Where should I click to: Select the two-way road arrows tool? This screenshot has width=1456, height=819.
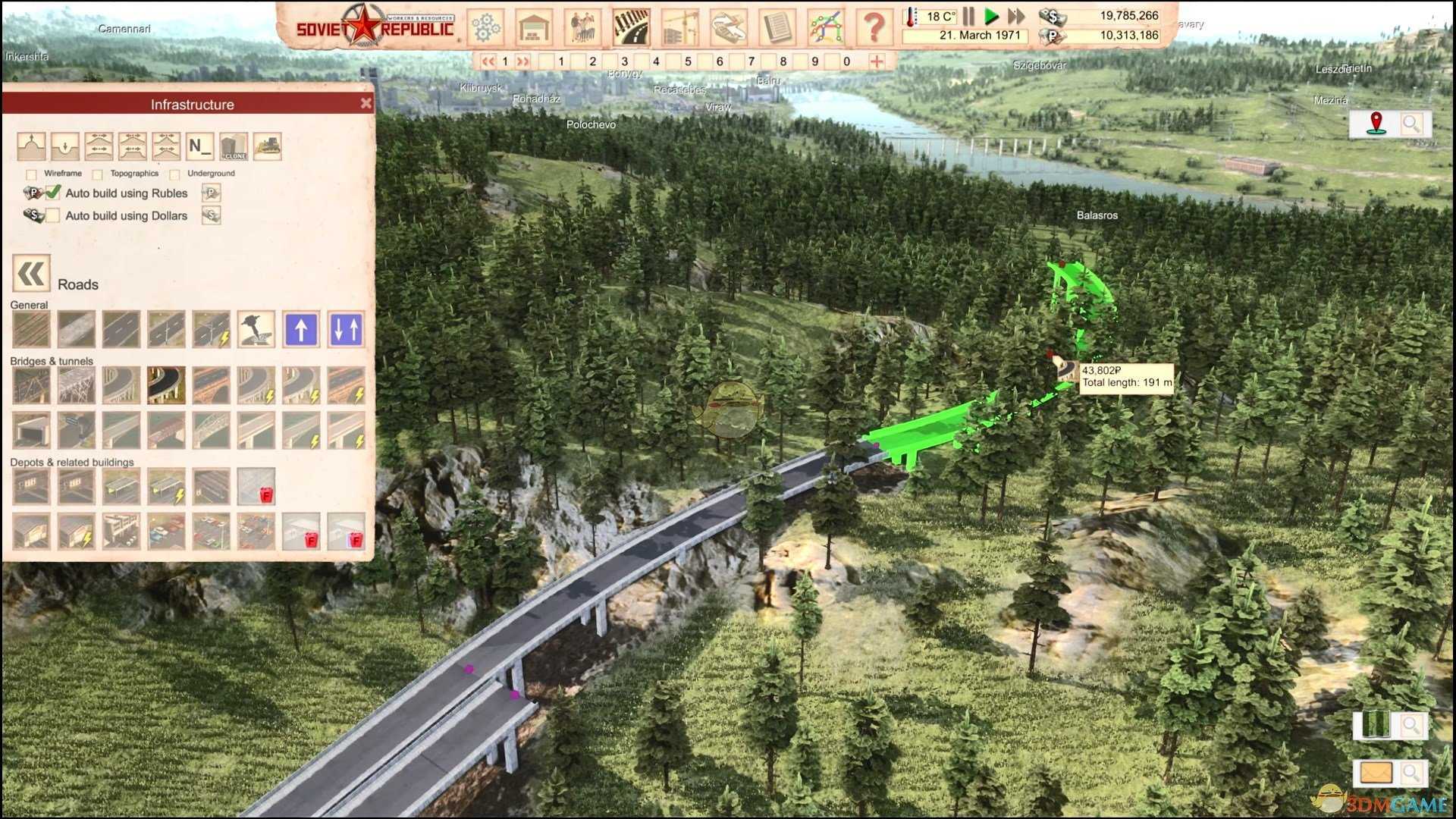click(347, 329)
